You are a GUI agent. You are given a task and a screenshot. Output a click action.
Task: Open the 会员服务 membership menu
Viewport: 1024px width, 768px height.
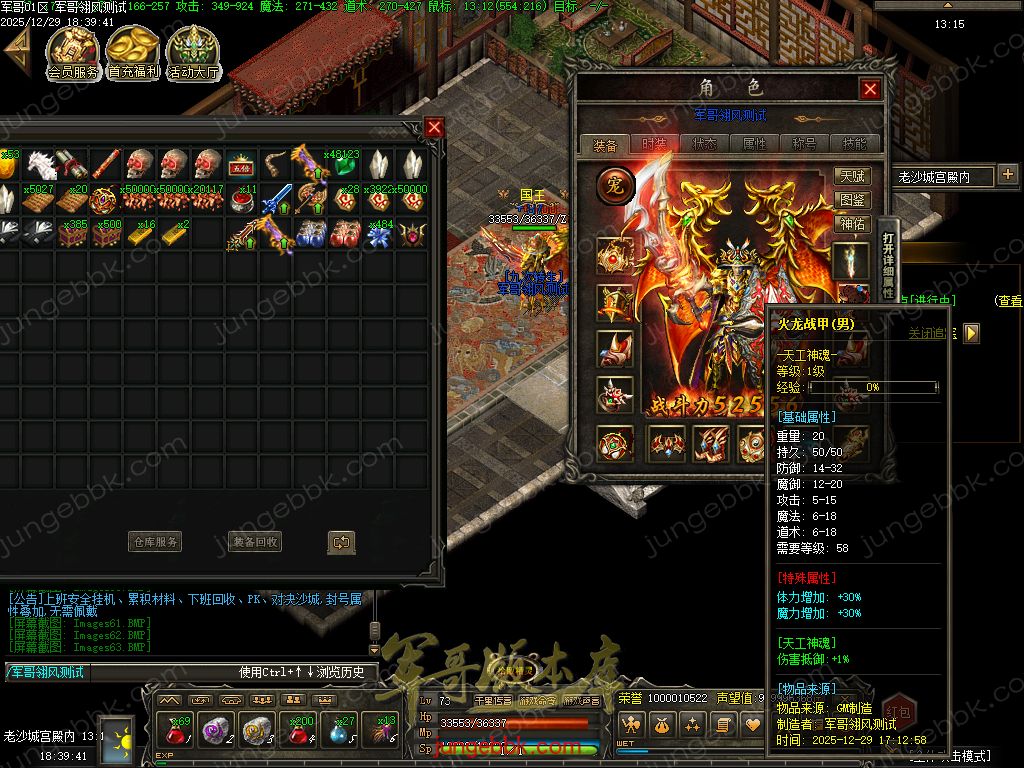(73, 53)
